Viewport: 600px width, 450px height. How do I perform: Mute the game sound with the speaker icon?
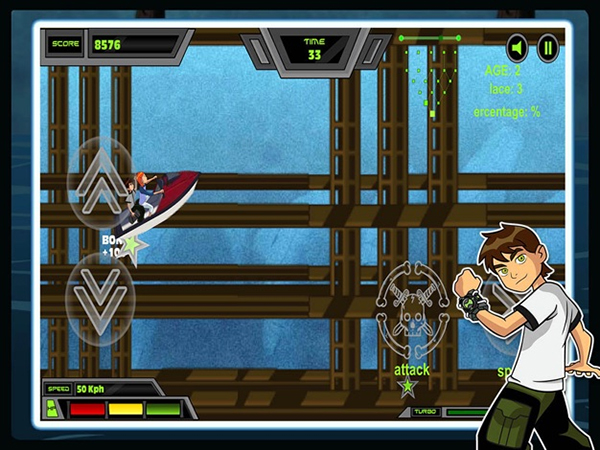pyautogui.click(x=517, y=47)
